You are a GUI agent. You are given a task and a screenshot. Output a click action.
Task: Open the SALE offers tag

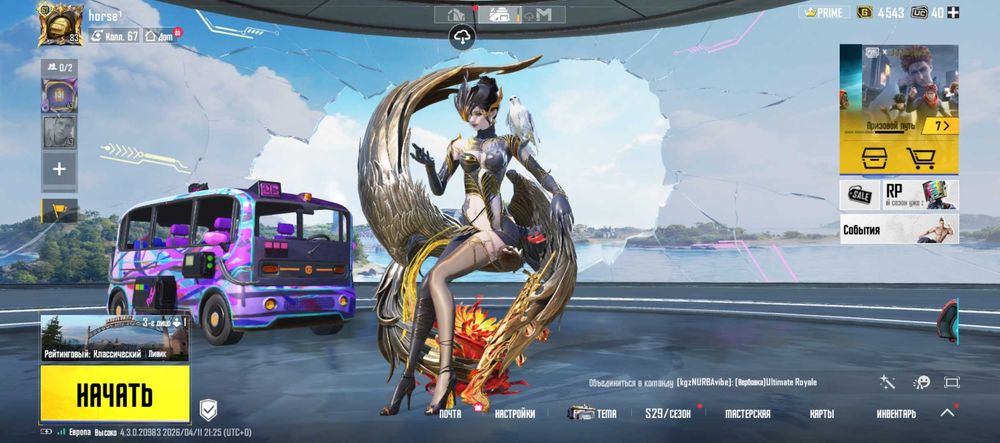[x=859, y=194]
